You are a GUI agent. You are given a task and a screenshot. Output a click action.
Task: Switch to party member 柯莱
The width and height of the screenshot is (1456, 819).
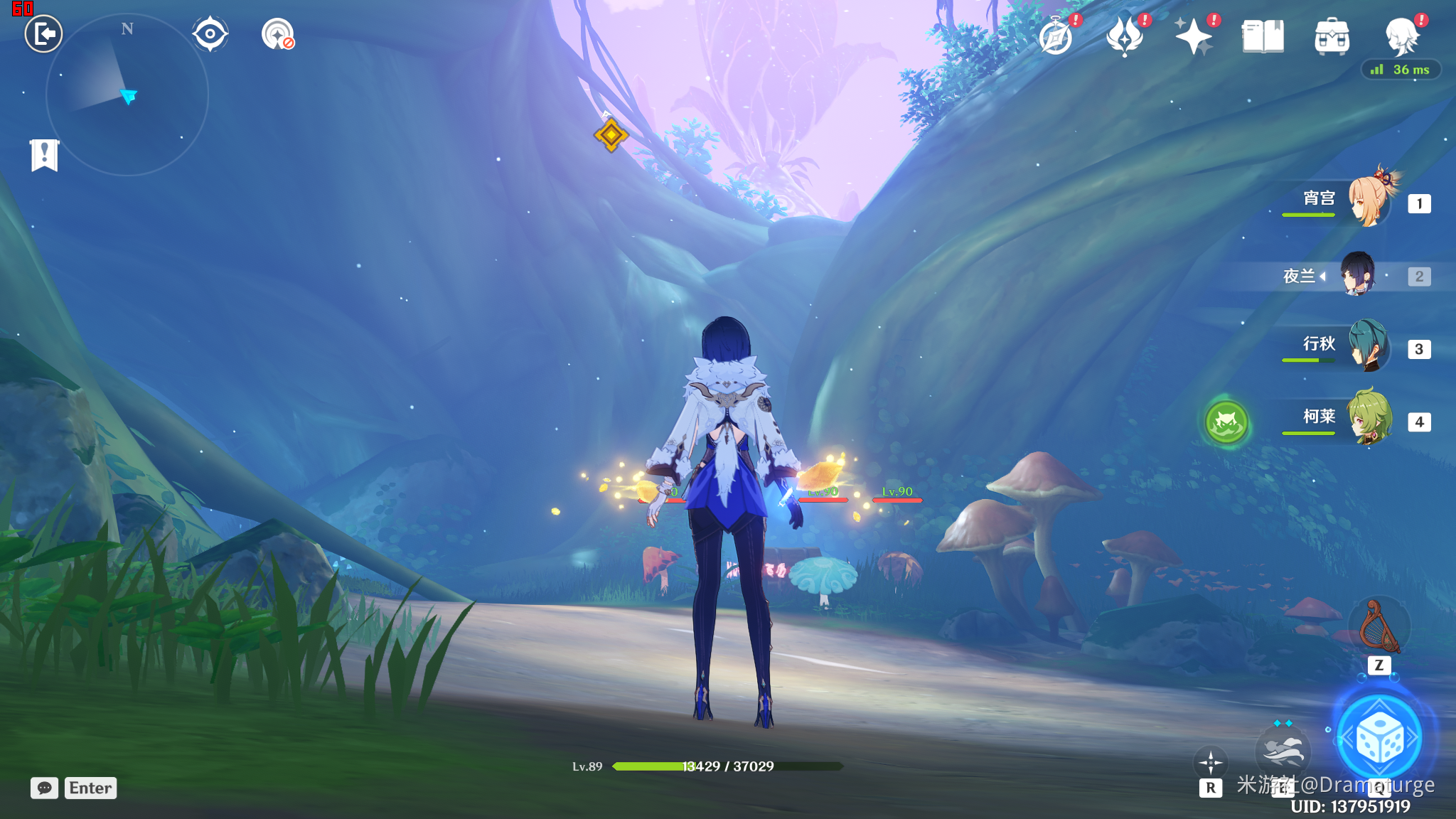(x=1369, y=419)
